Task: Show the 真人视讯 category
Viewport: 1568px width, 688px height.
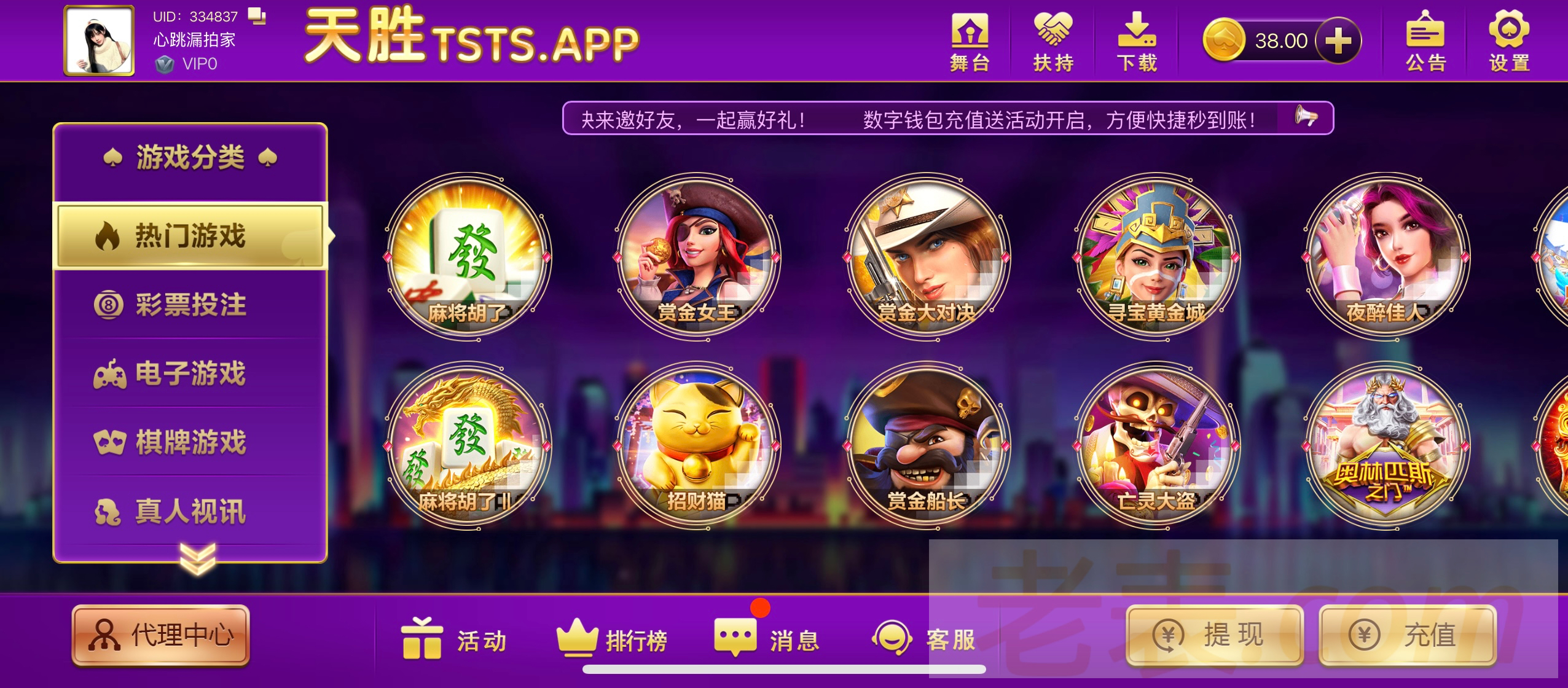Action: (x=190, y=511)
